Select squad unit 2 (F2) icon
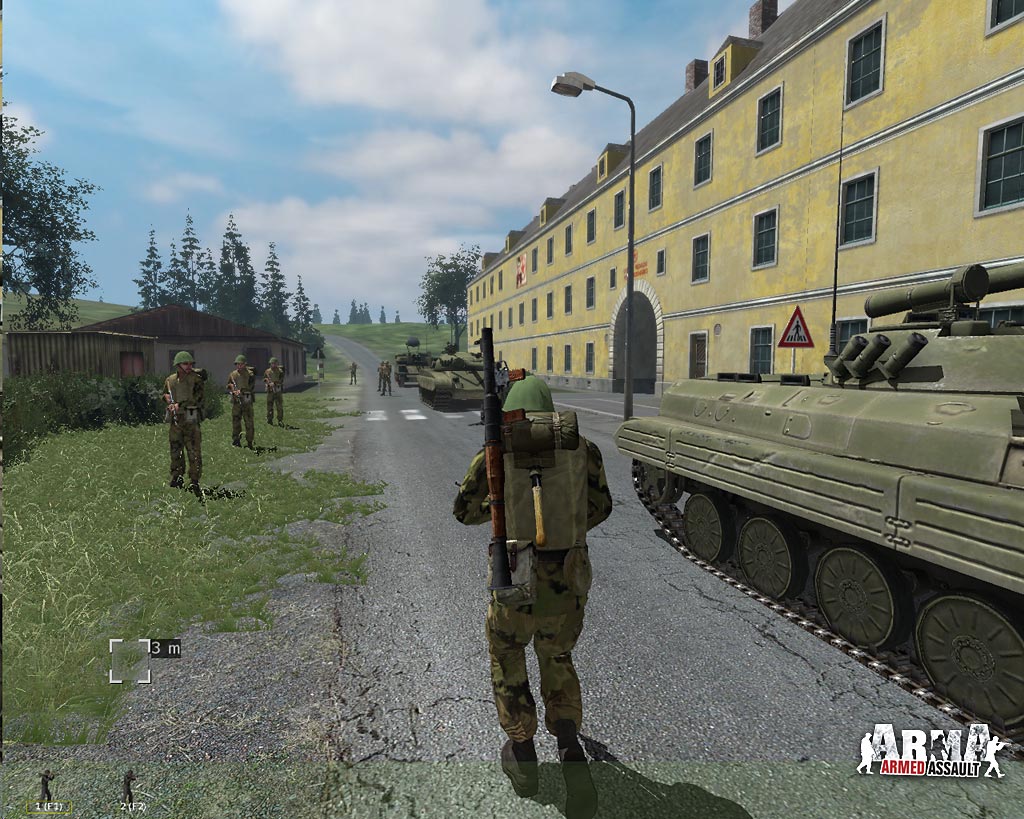 pyautogui.click(x=129, y=787)
